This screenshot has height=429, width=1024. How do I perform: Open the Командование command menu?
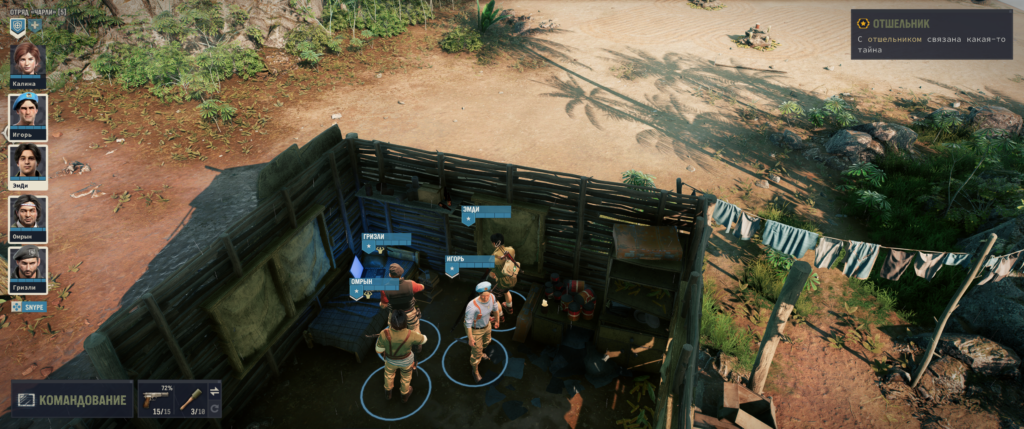73,400
